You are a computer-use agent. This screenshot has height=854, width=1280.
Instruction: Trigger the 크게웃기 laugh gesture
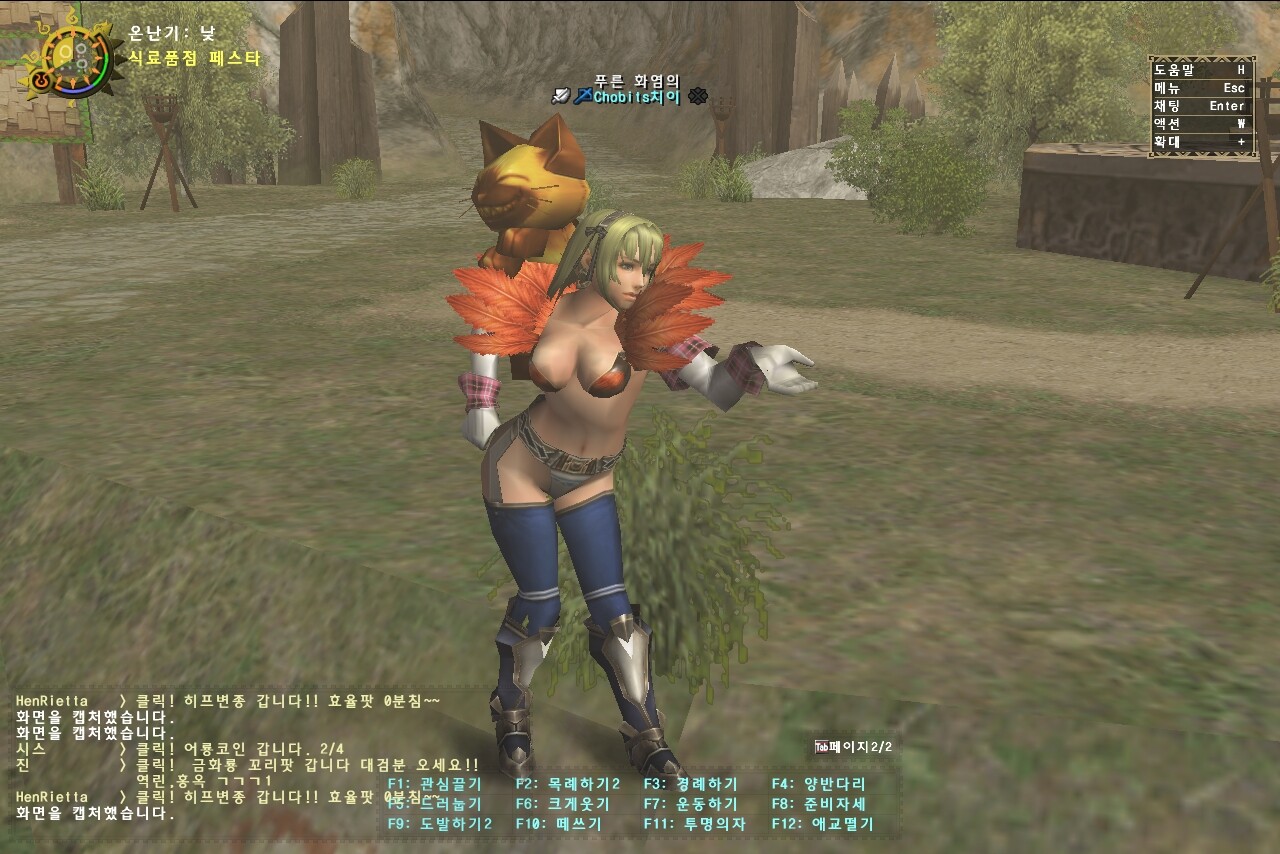pyautogui.click(x=563, y=804)
